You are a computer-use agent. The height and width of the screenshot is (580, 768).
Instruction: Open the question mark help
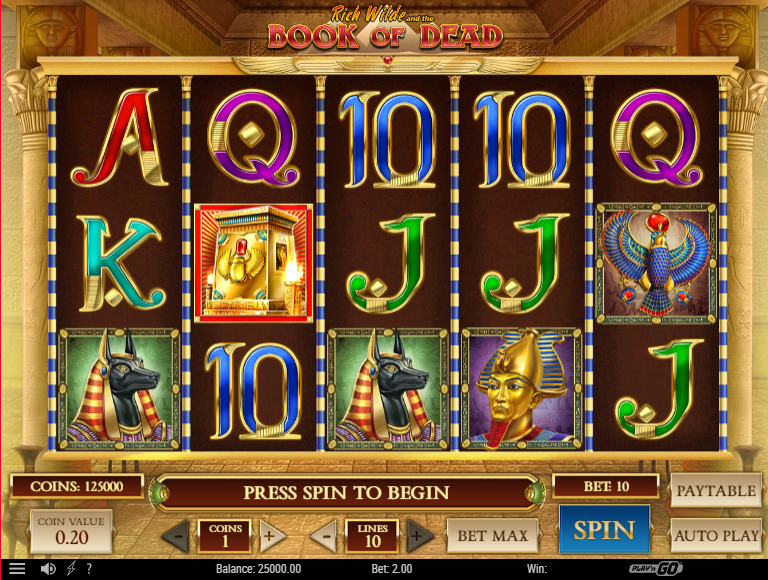click(88, 568)
